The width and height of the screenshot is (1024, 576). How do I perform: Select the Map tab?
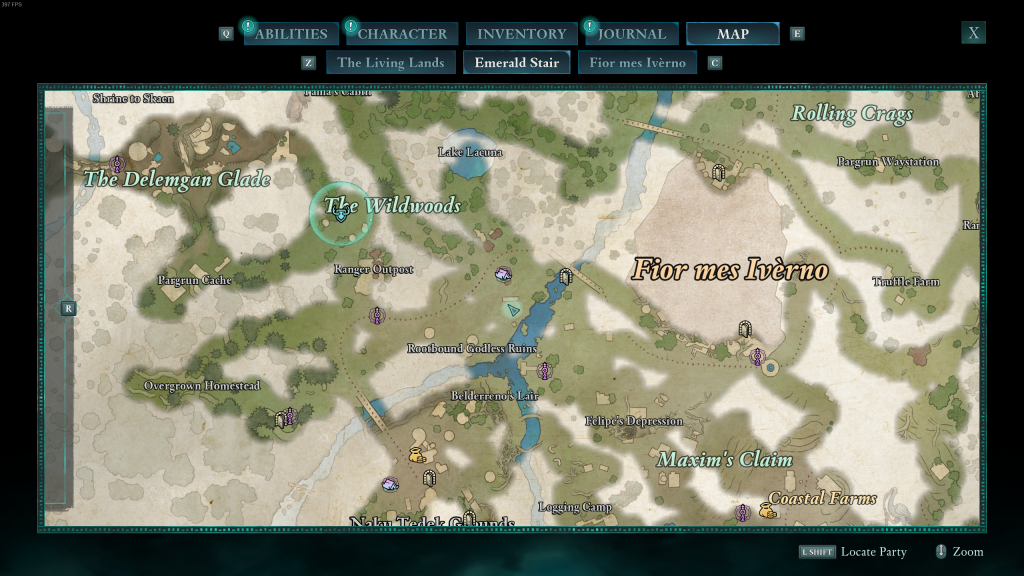(x=733, y=34)
